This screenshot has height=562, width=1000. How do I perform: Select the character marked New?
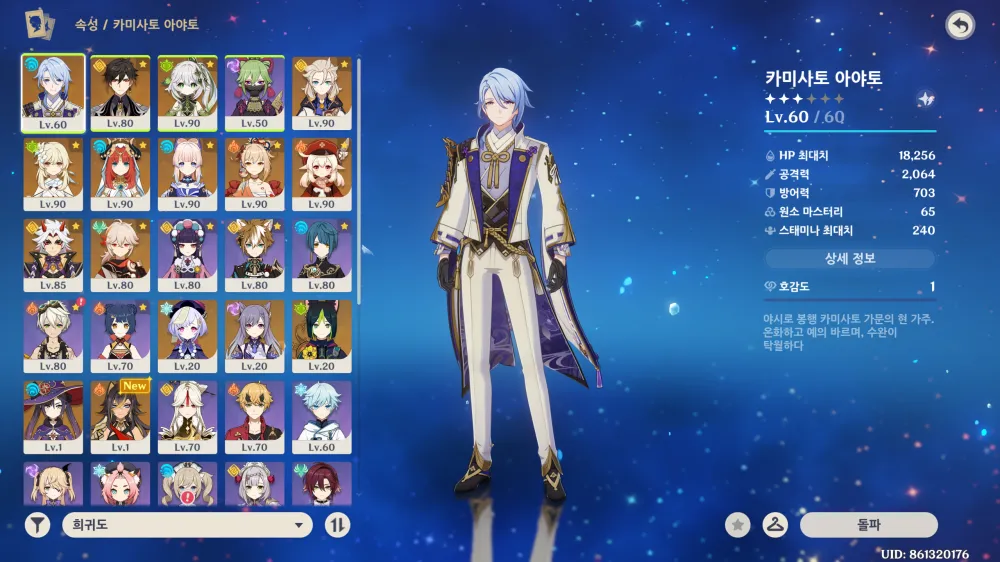(121, 418)
